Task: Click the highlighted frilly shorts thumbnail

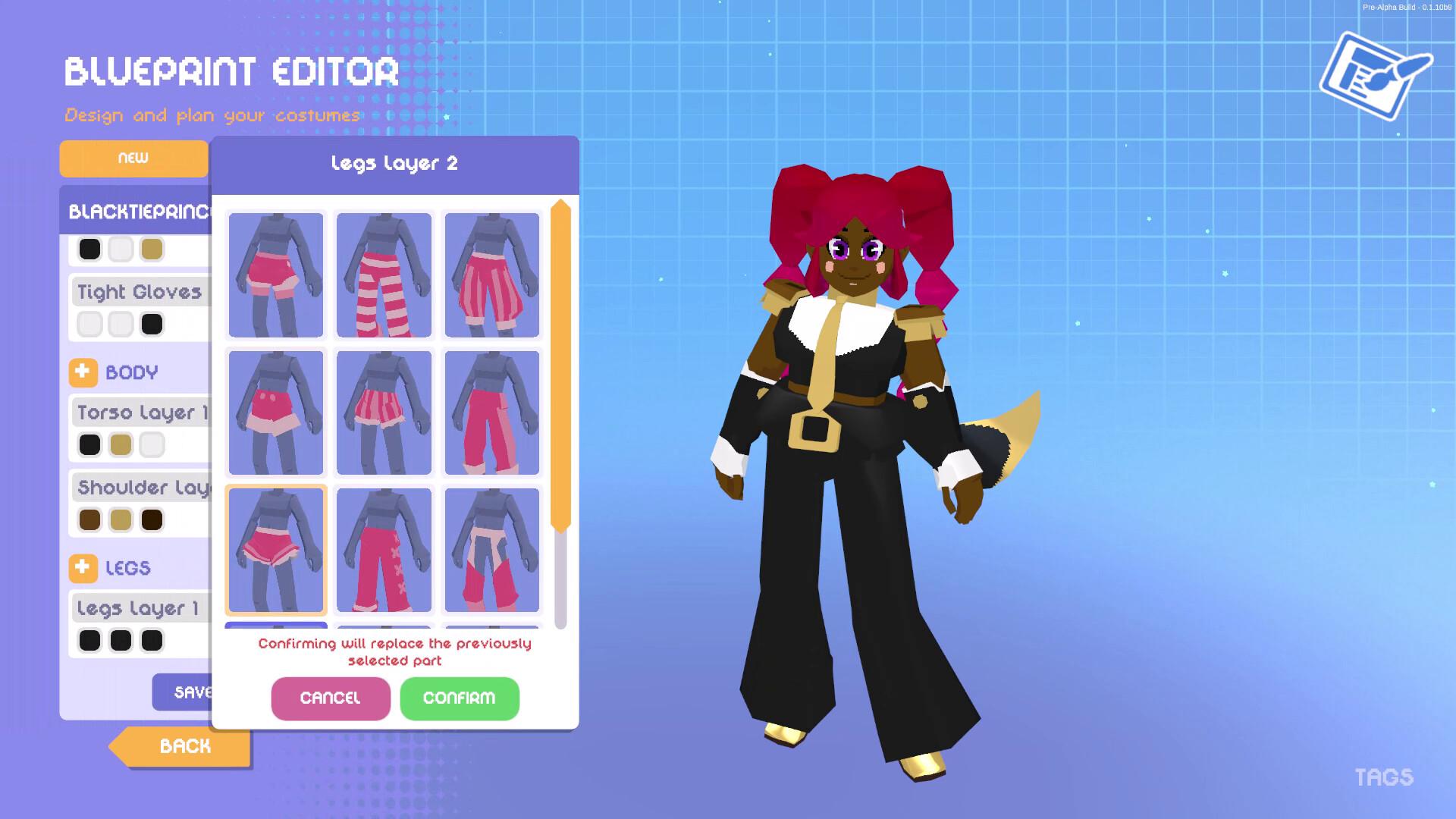Action: 276,549
